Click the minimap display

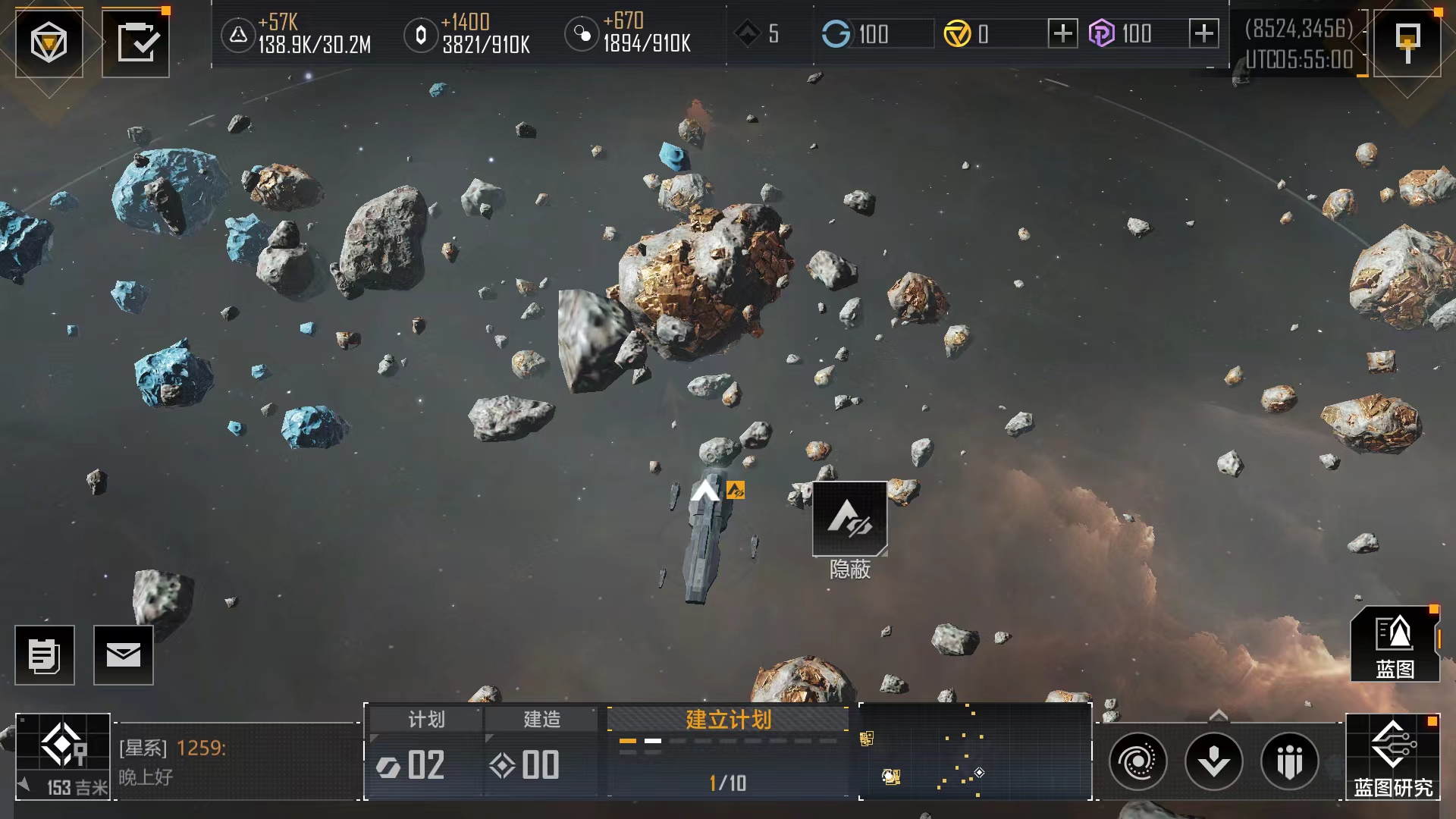point(975,751)
